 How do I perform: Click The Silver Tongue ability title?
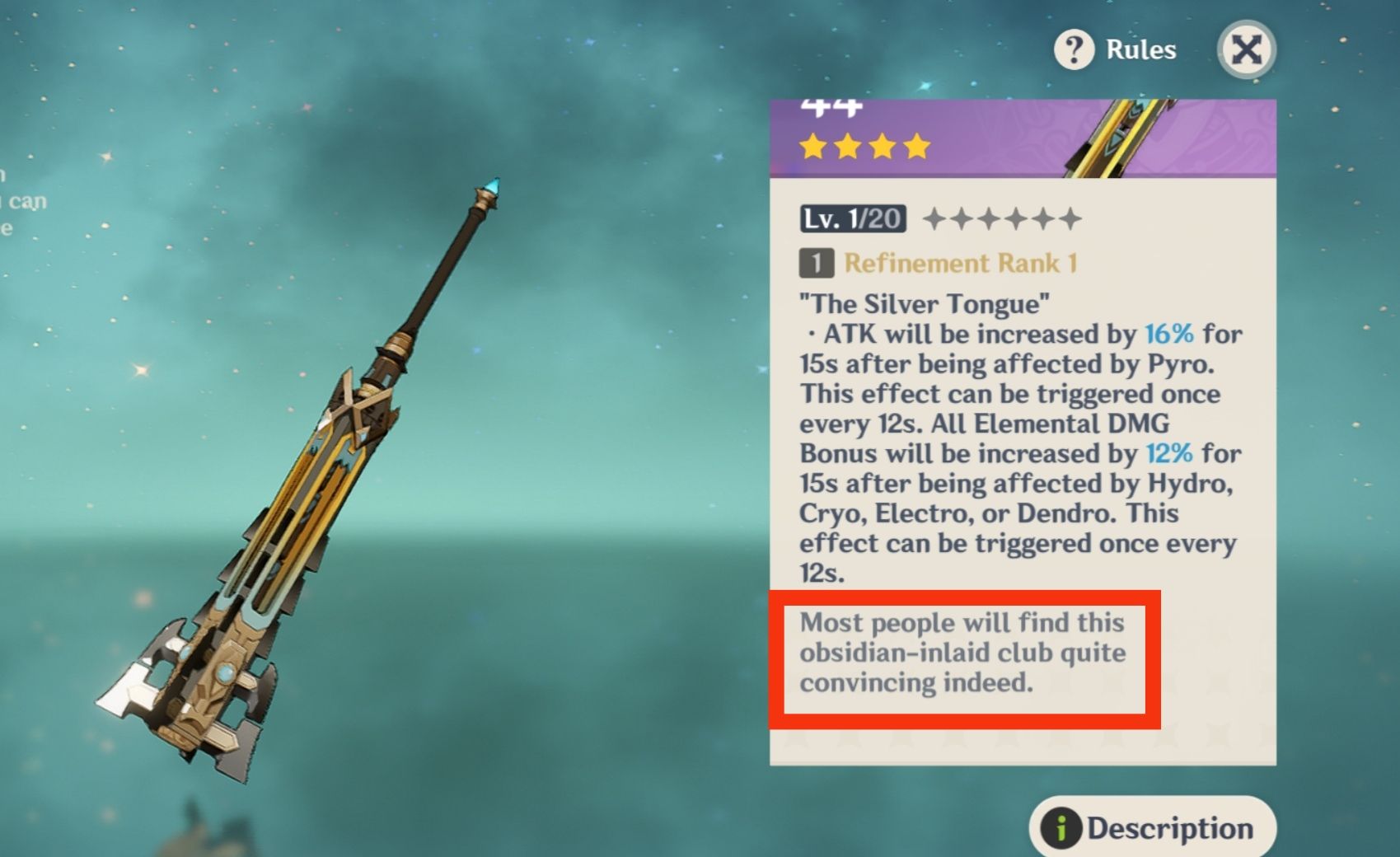pos(920,304)
